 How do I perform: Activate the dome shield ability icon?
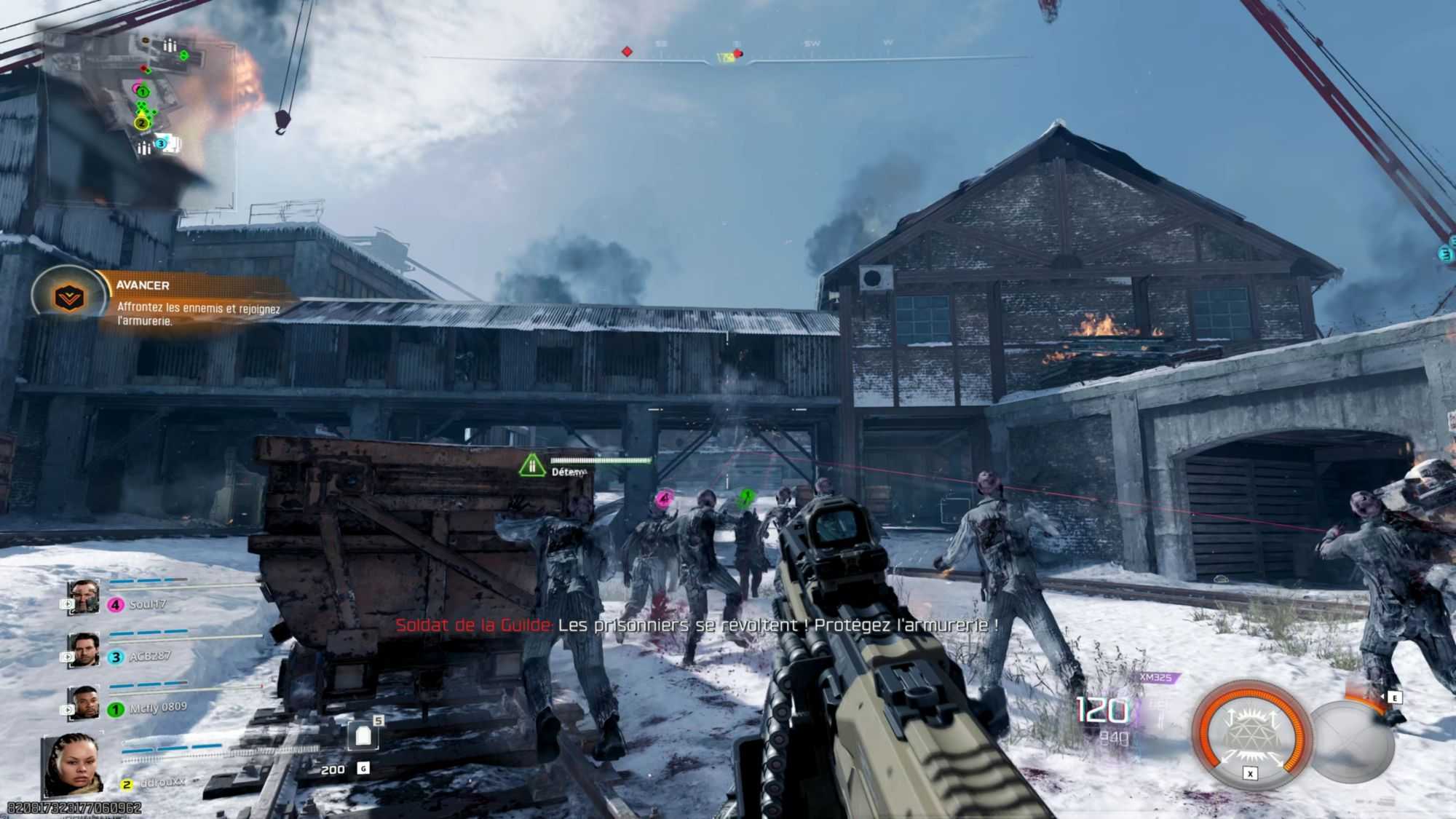1251,733
